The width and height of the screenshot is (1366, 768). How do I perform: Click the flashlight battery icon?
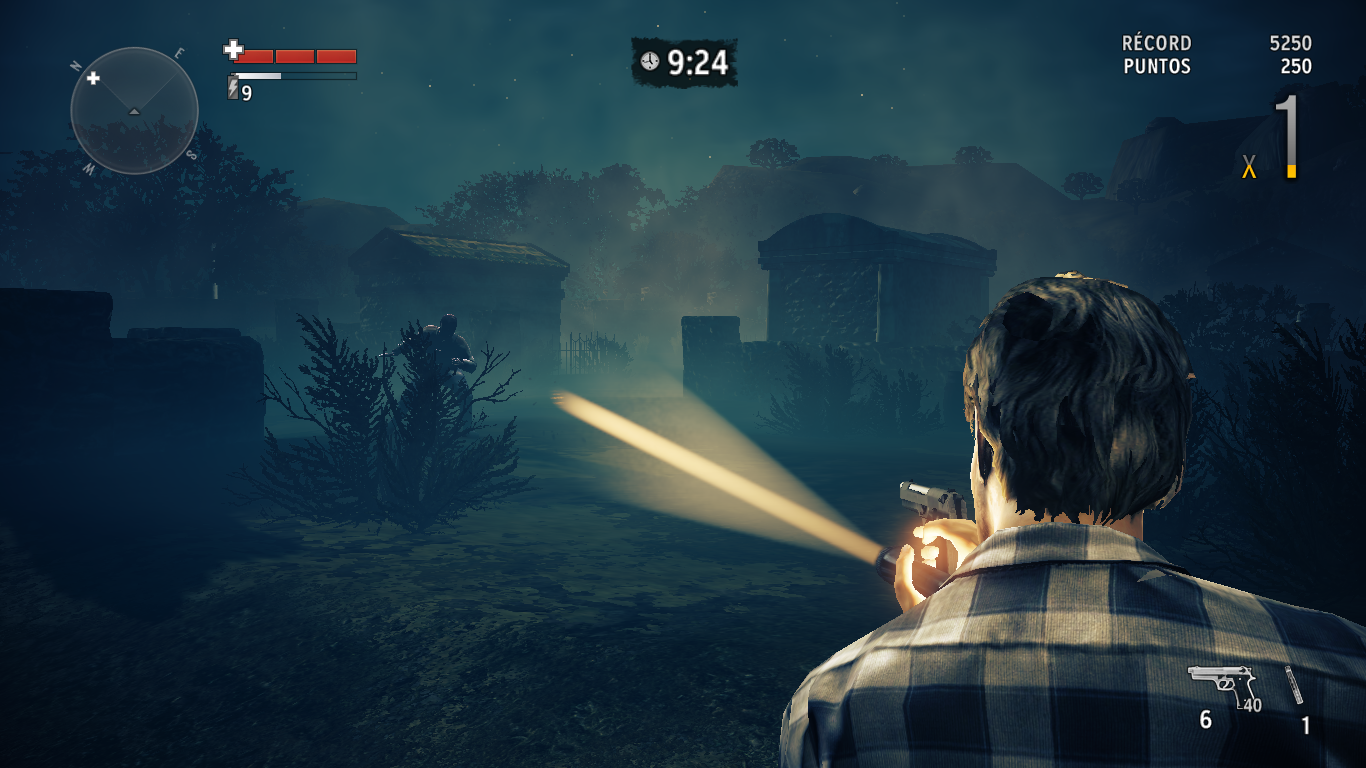coord(233,89)
